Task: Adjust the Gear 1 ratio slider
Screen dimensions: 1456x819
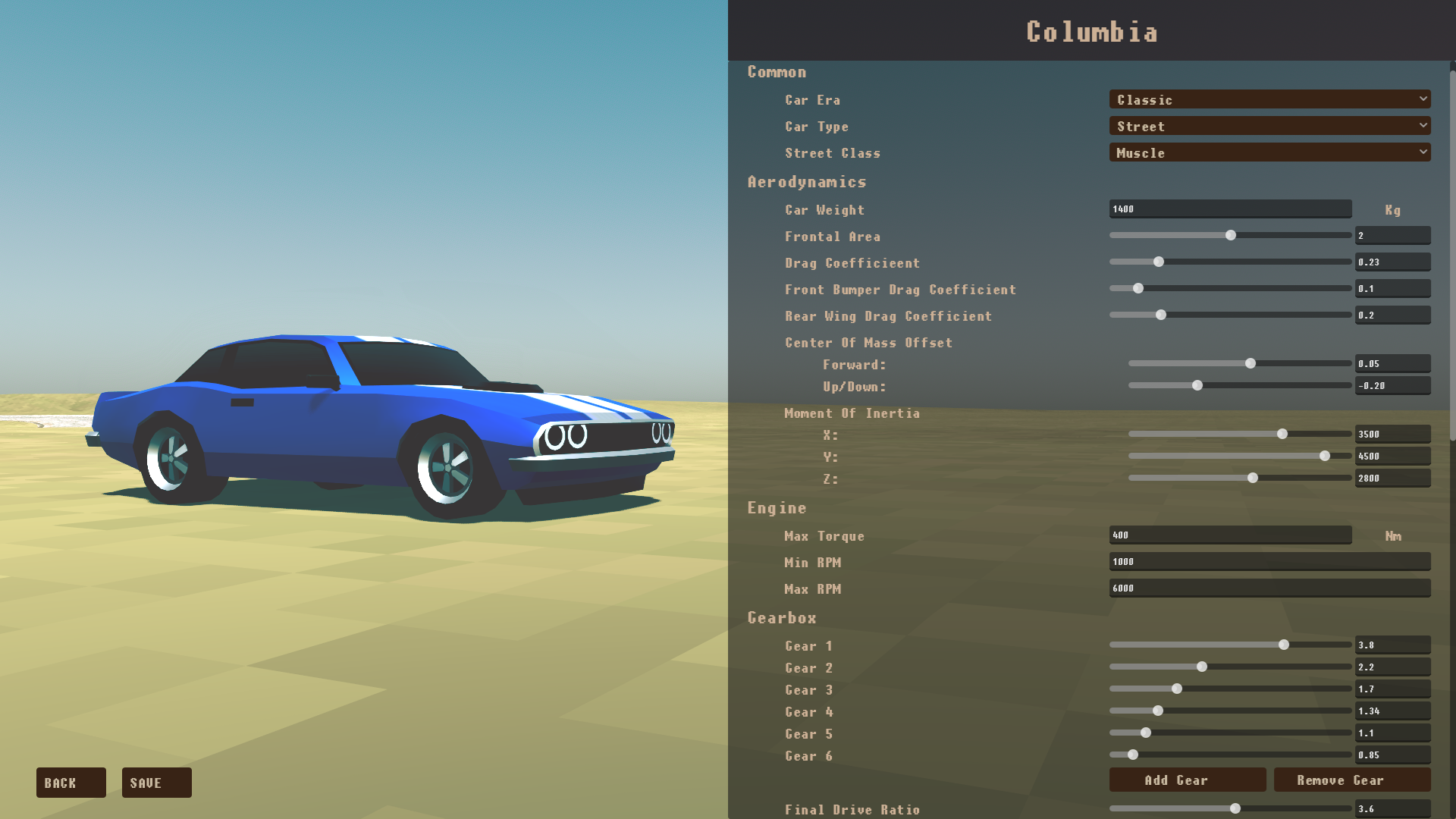Action: tap(1284, 645)
